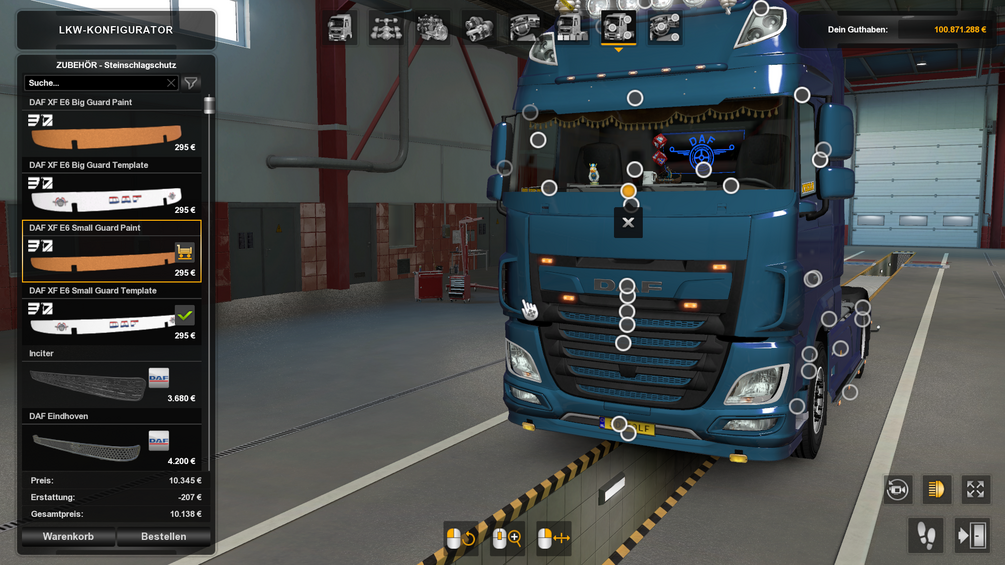Clear the search box with the X
This screenshot has height=565, width=1005.
[x=171, y=83]
